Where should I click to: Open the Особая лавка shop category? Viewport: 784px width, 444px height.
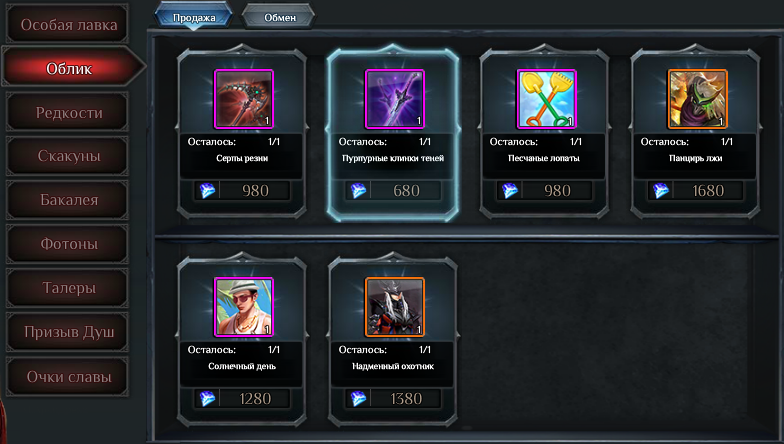tap(68, 24)
